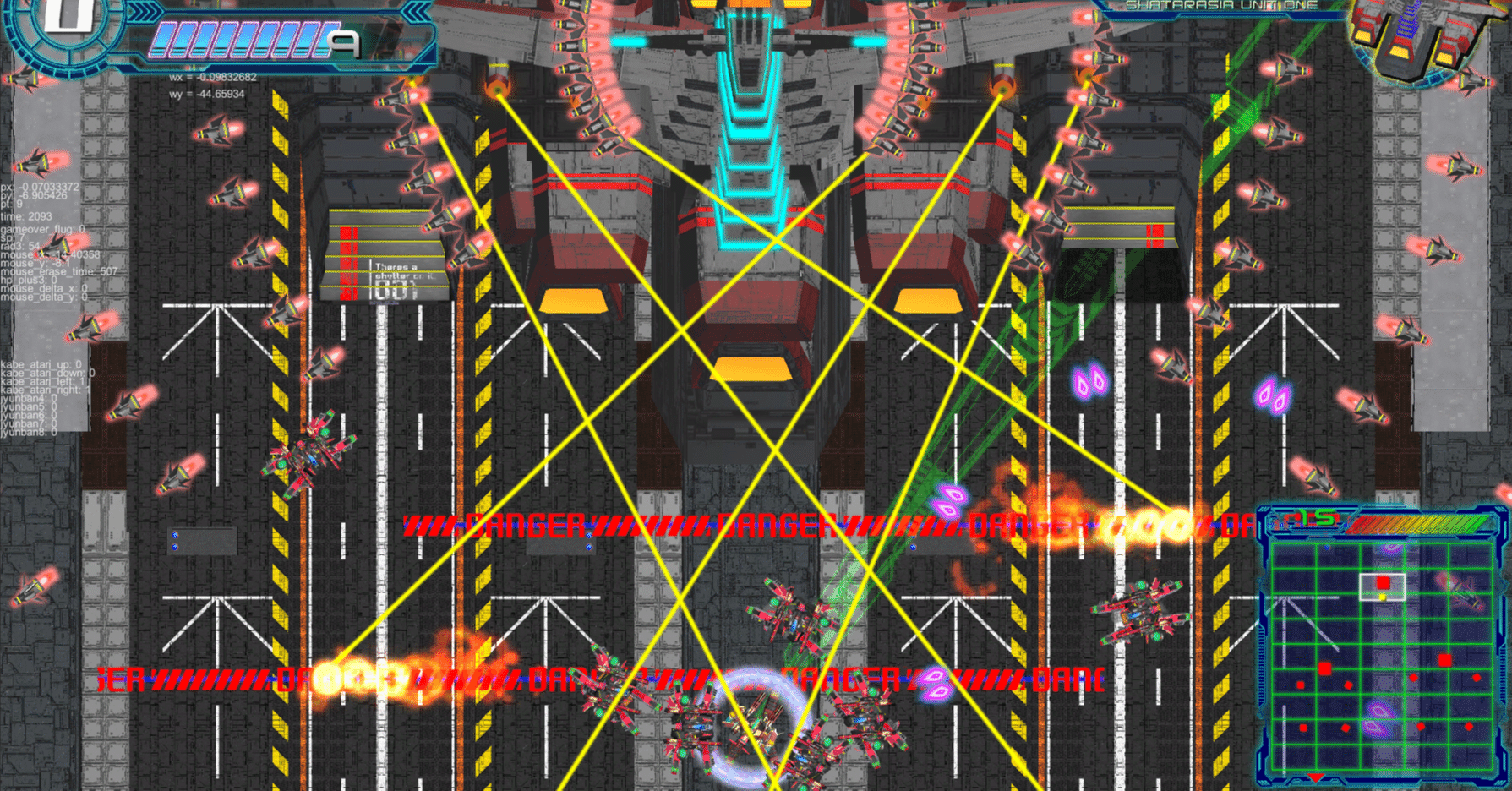
Task: Click the white highlighted target box on the minimap
Action: tap(1382, 586)
